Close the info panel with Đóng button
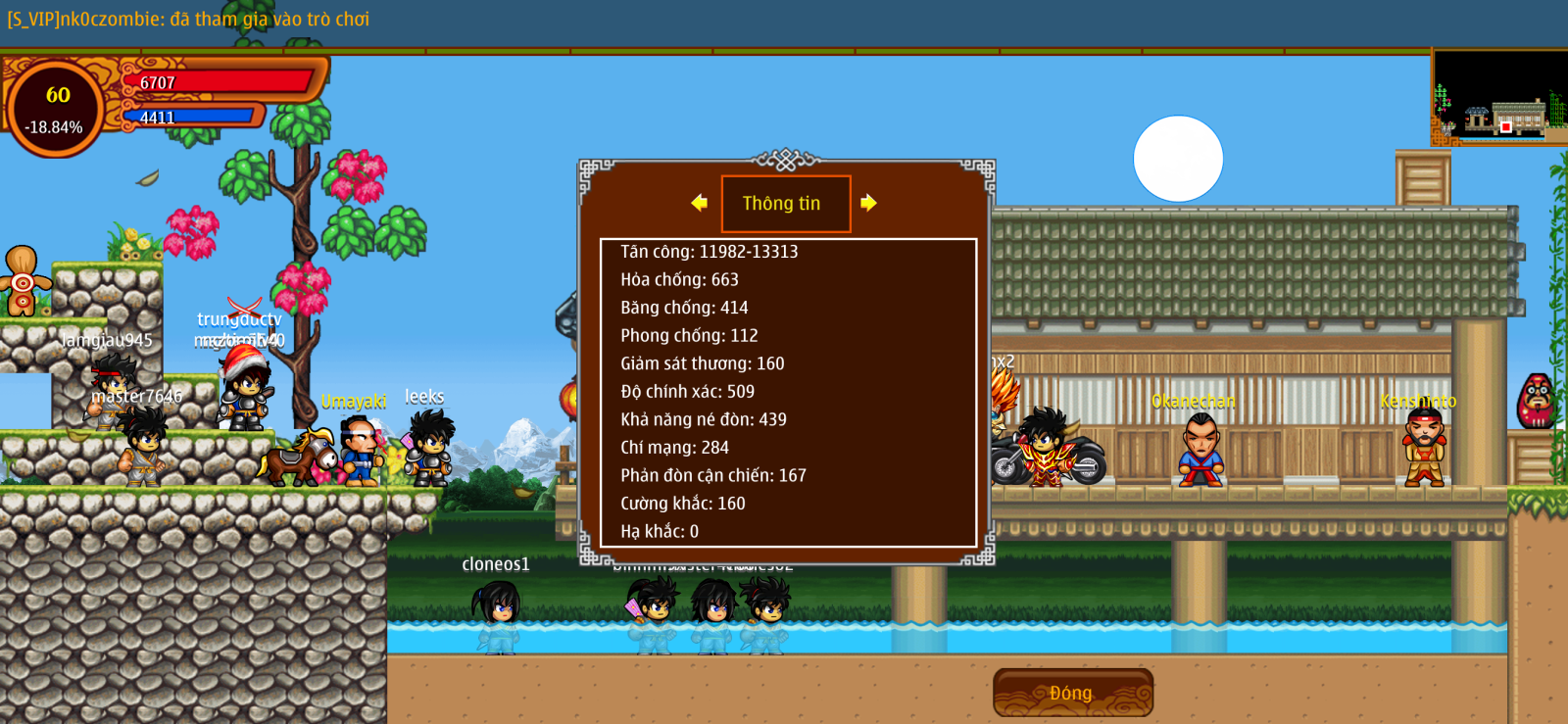Screen dimensions: 1568x724 [x=1072, y=693]
